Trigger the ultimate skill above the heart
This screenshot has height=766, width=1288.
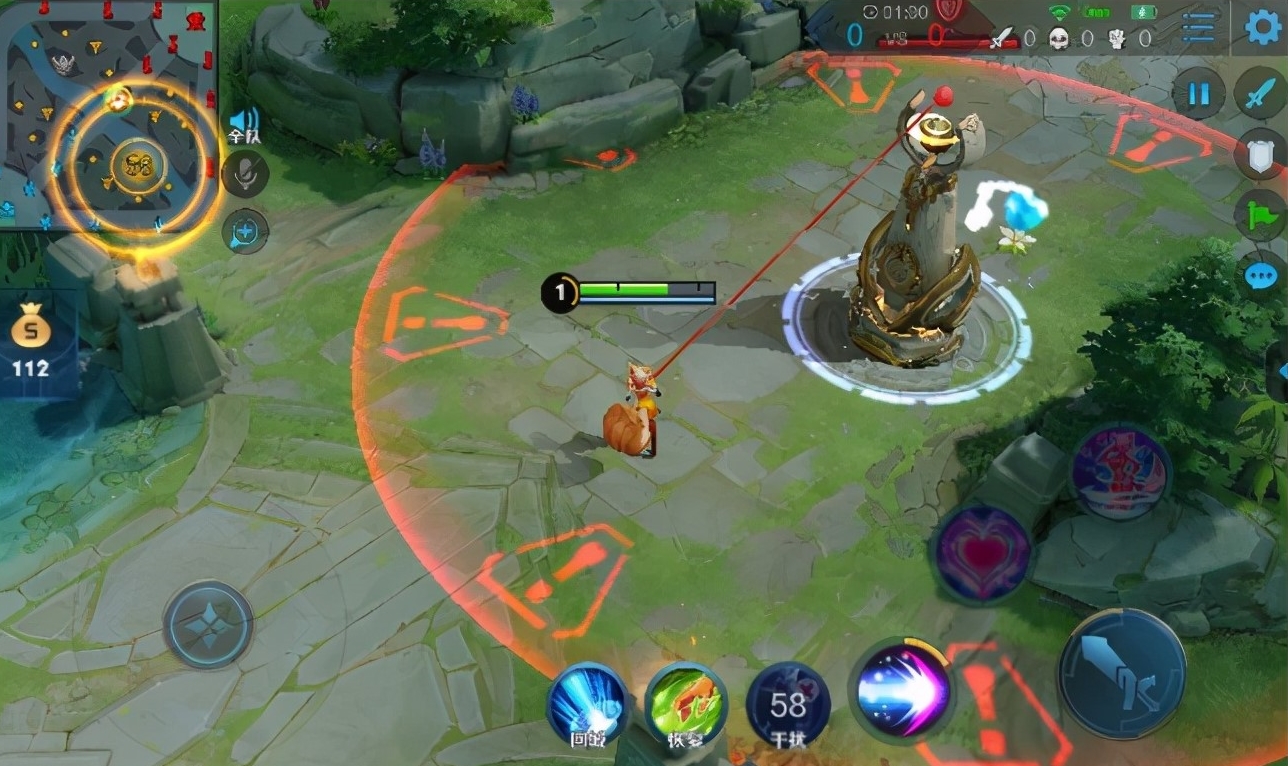[1120, 472]
